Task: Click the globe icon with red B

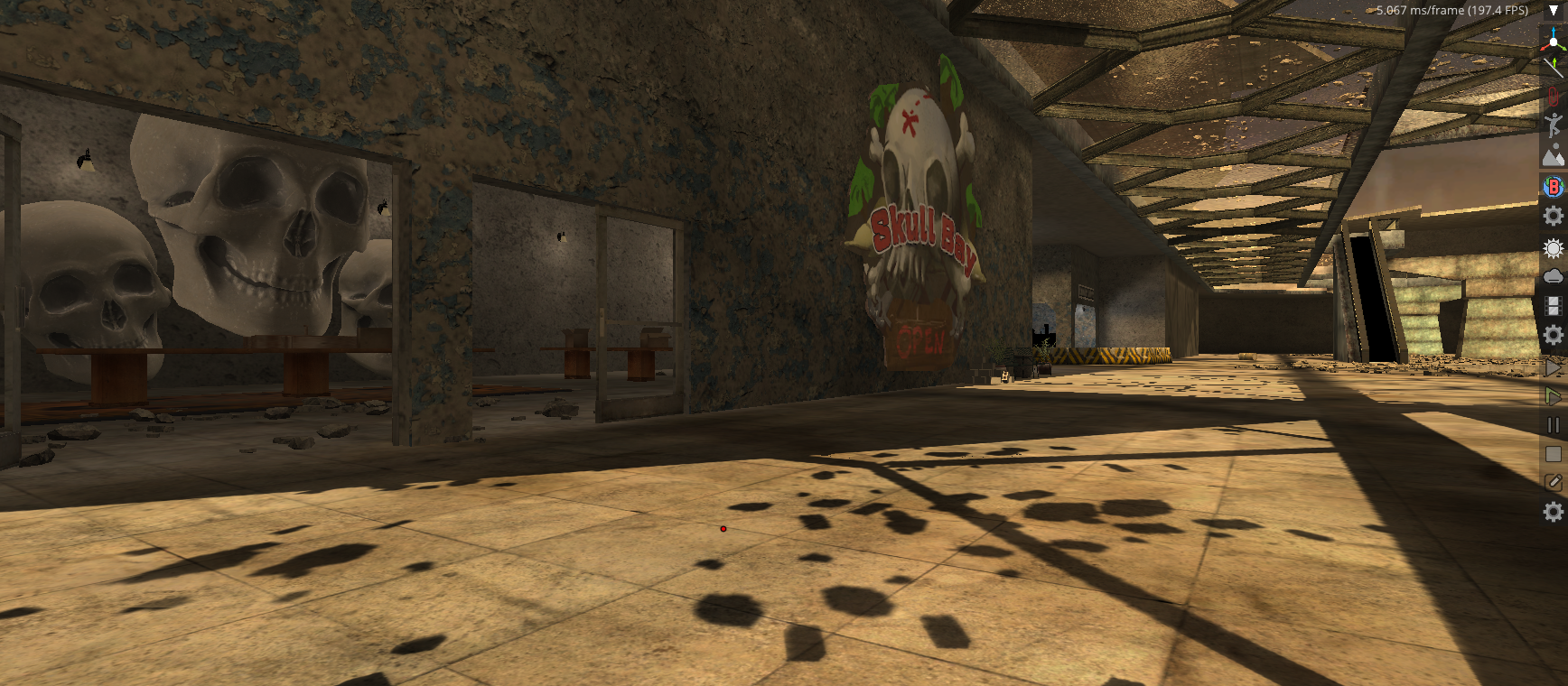Action: pyautogui.click(x=1553, y=186)
